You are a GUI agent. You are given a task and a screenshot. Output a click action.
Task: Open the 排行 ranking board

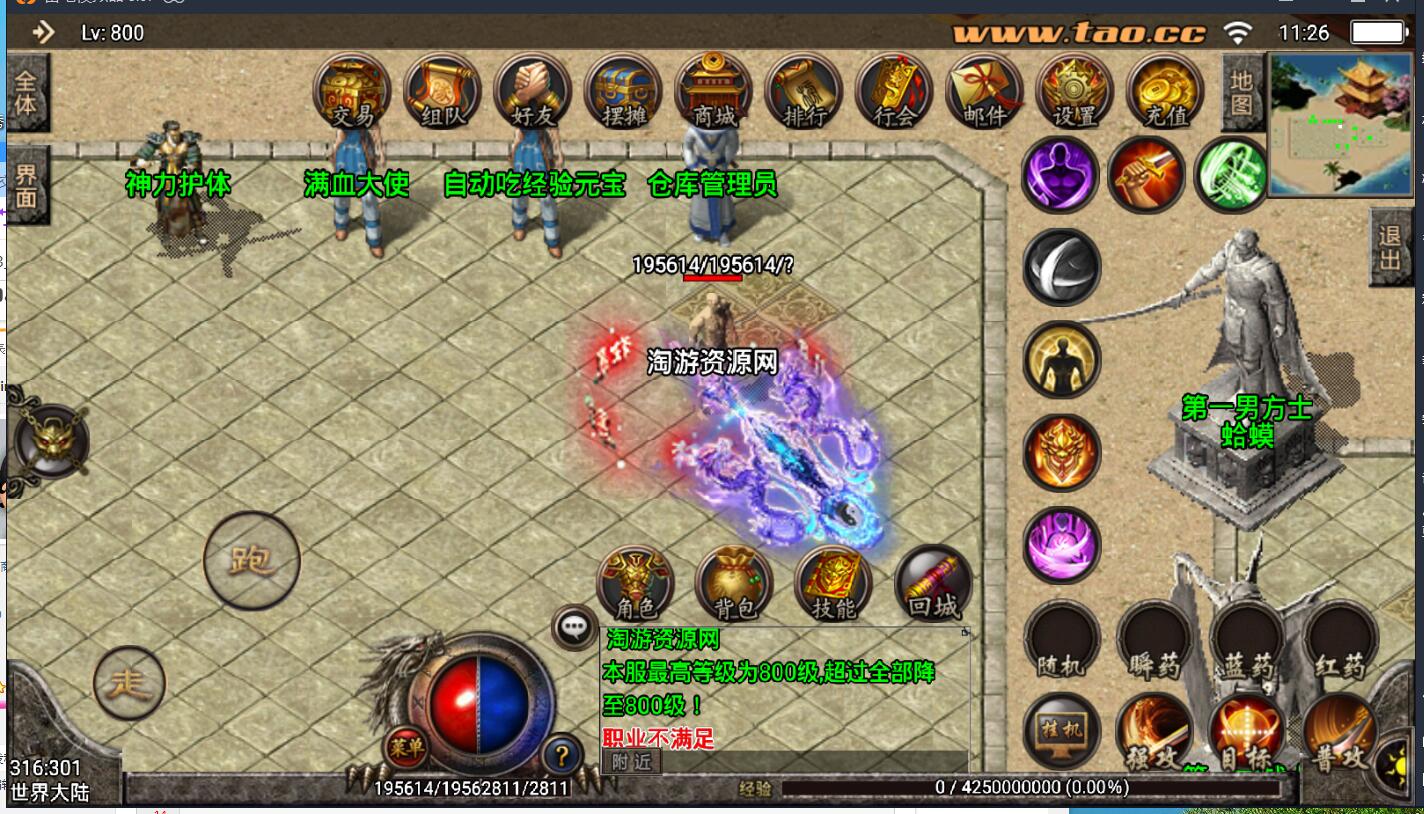coord(803,92)
